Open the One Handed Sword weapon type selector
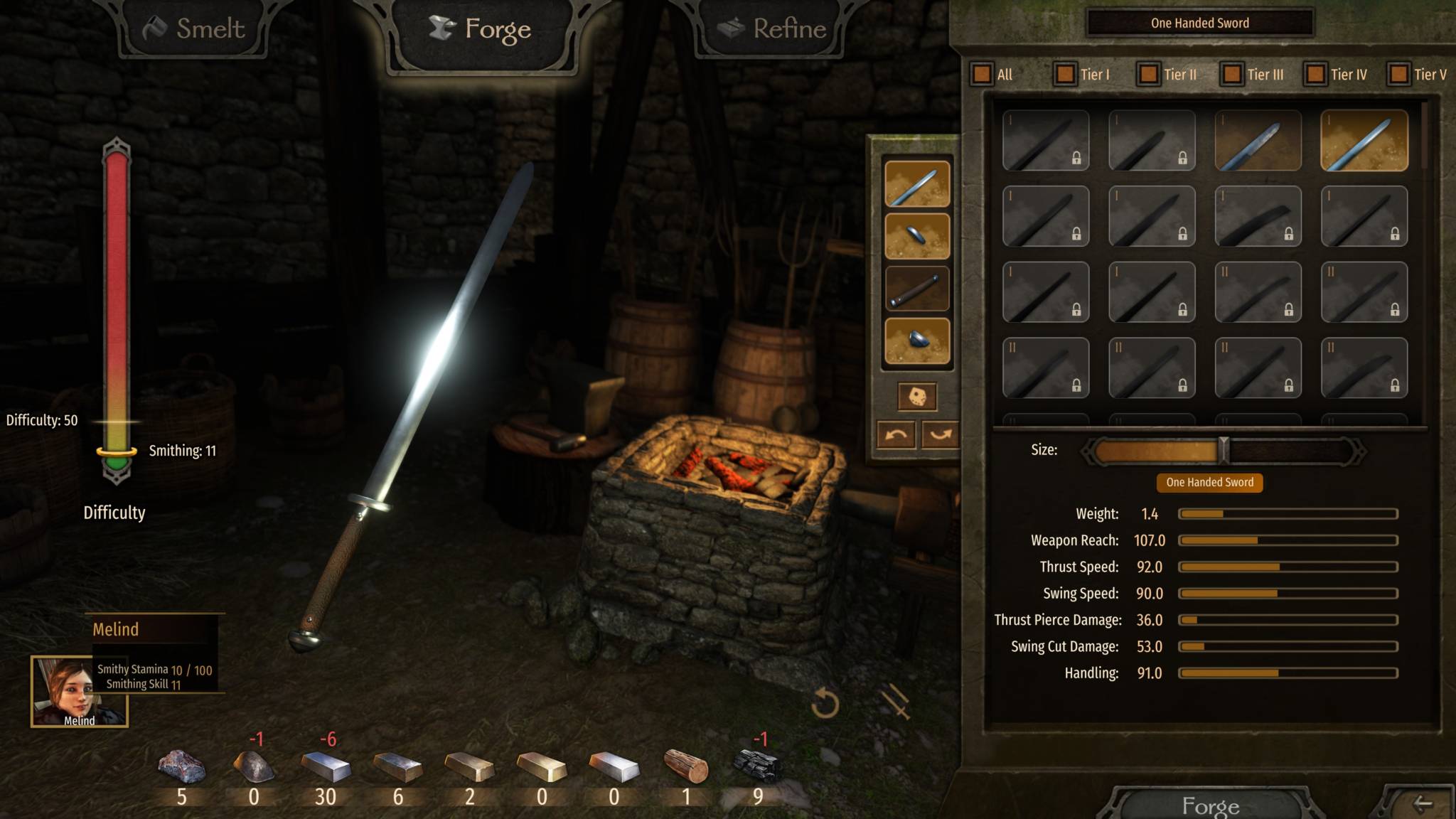 [x=1199, y=23]
